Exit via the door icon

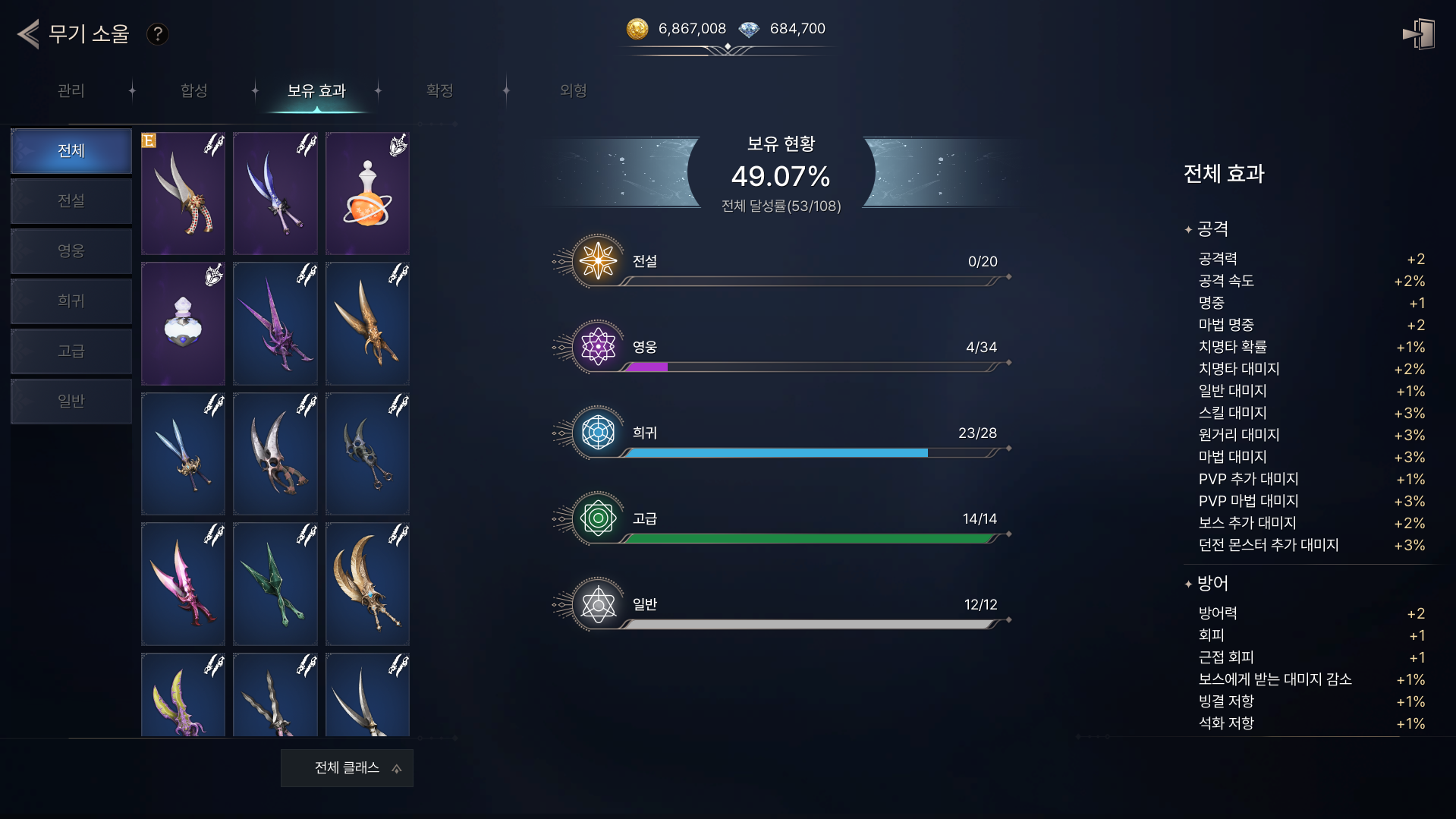1418,34
